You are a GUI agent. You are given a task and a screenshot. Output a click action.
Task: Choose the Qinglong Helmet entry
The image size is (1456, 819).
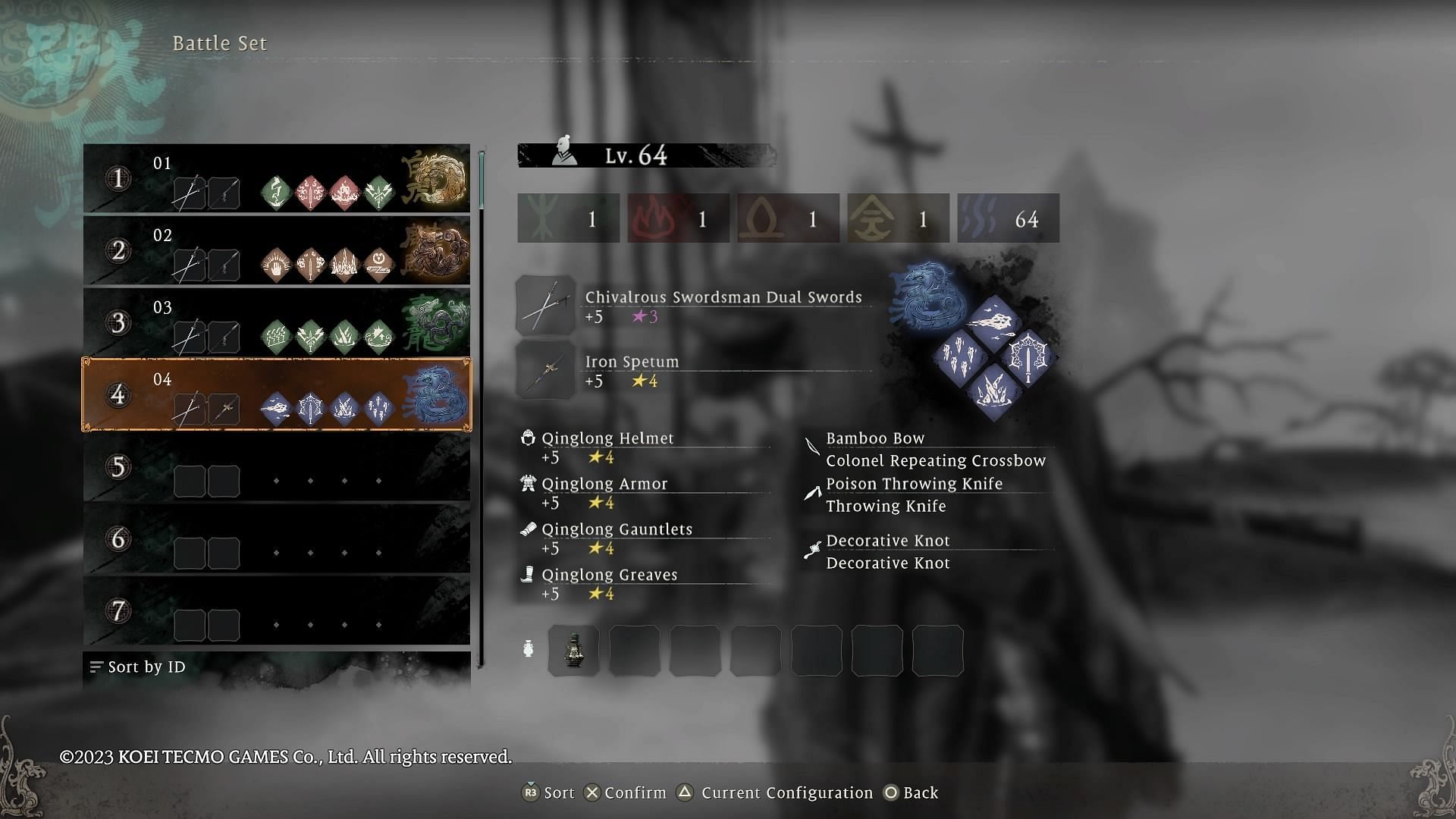(x=607, y=438)
